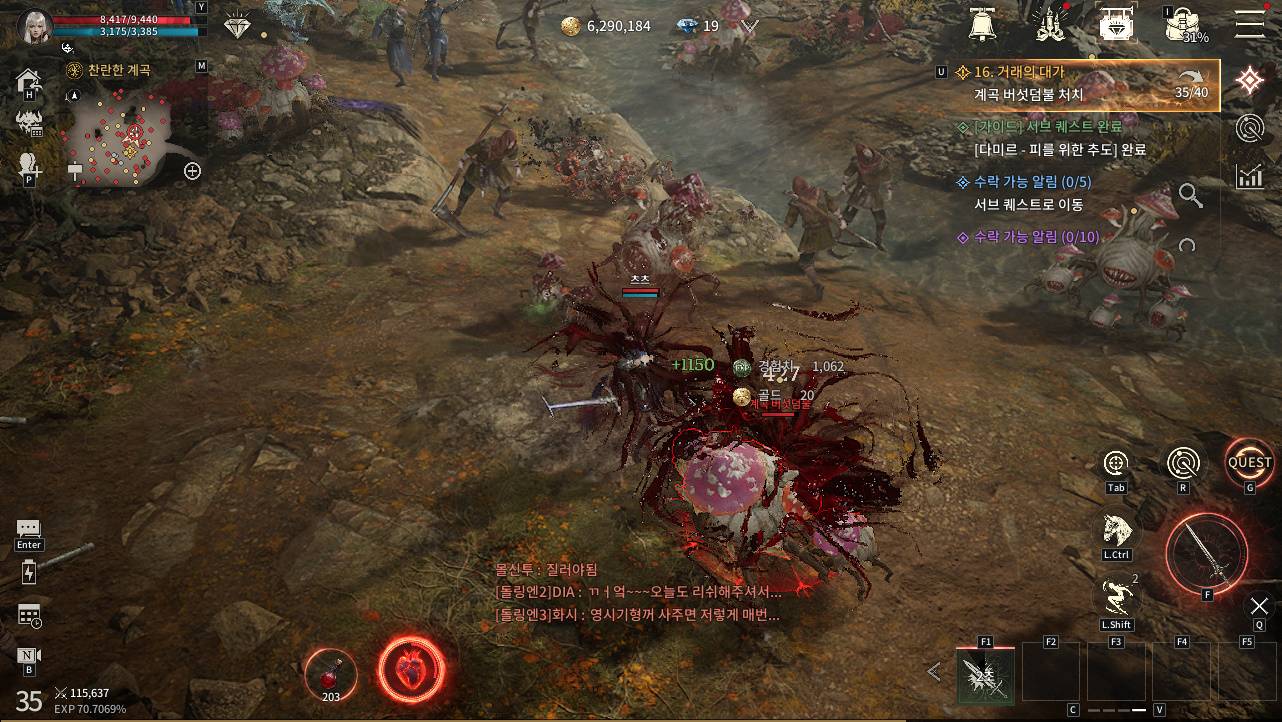Open the diamond currency icon

pyautogui.click(x=238, y=27)
